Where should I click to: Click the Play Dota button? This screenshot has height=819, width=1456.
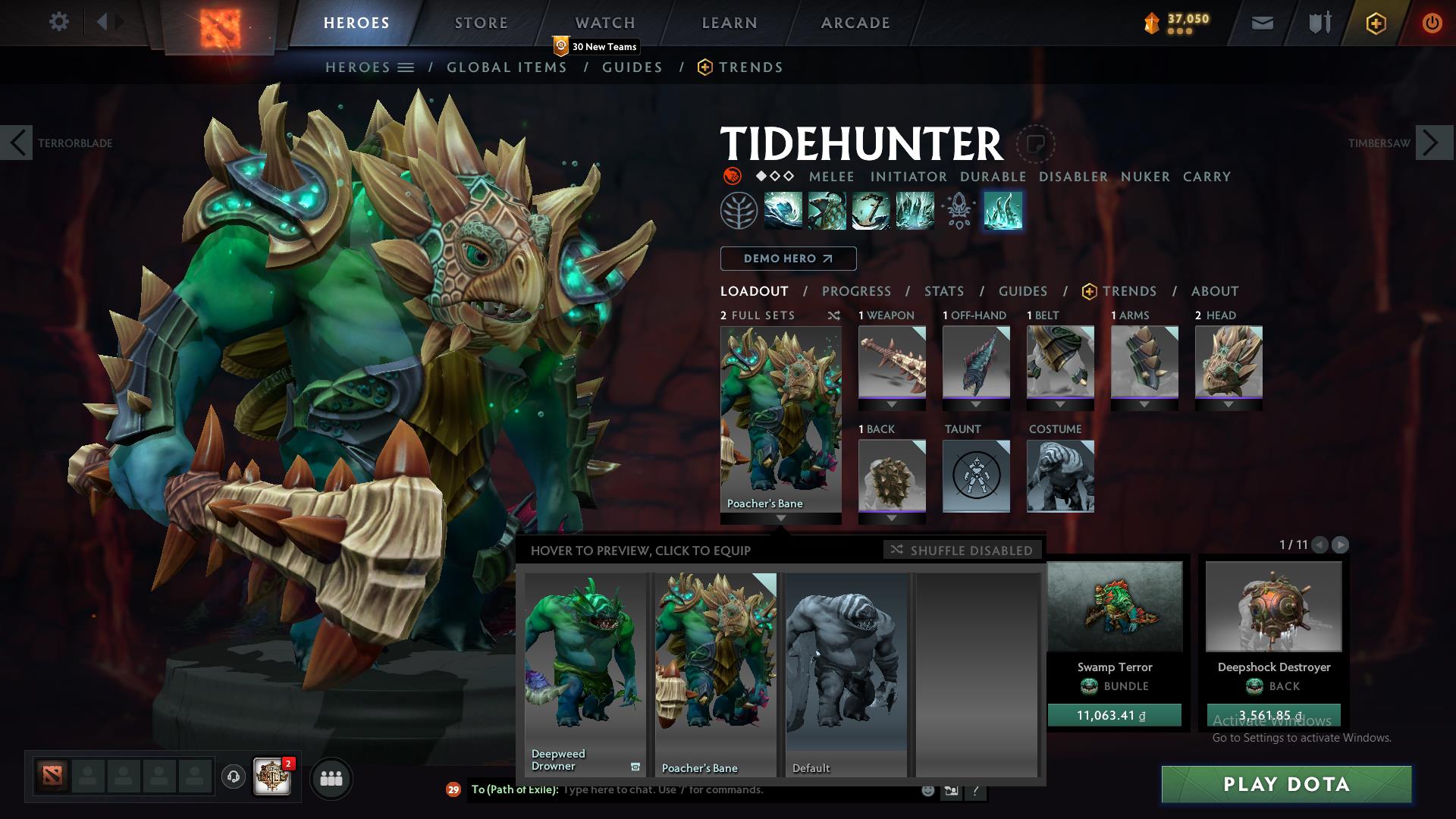(x=1286, y=784)
